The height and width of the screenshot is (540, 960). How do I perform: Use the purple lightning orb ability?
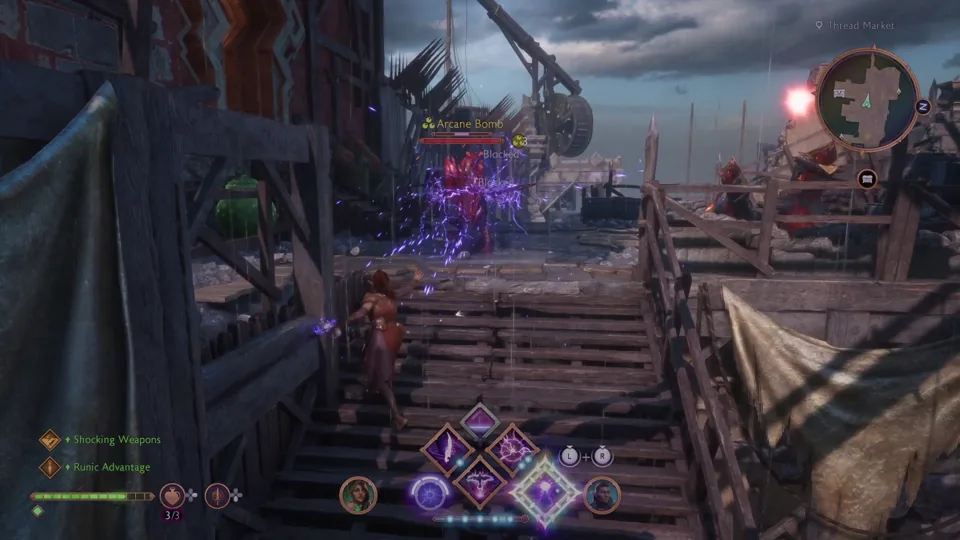click(513, 449)
